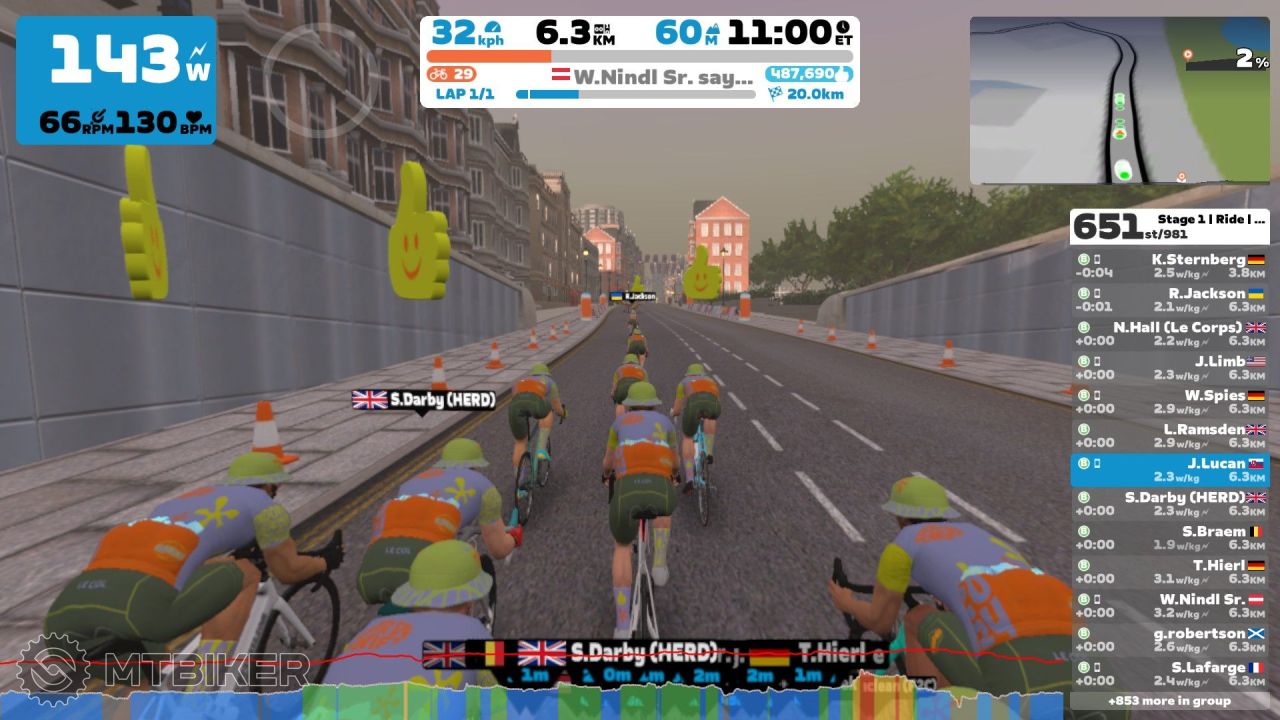Image resolution: width=1280 pixels, height=720 pixels.
Task: Click the 143 W power panel
Action: click(x=116, y=80)
